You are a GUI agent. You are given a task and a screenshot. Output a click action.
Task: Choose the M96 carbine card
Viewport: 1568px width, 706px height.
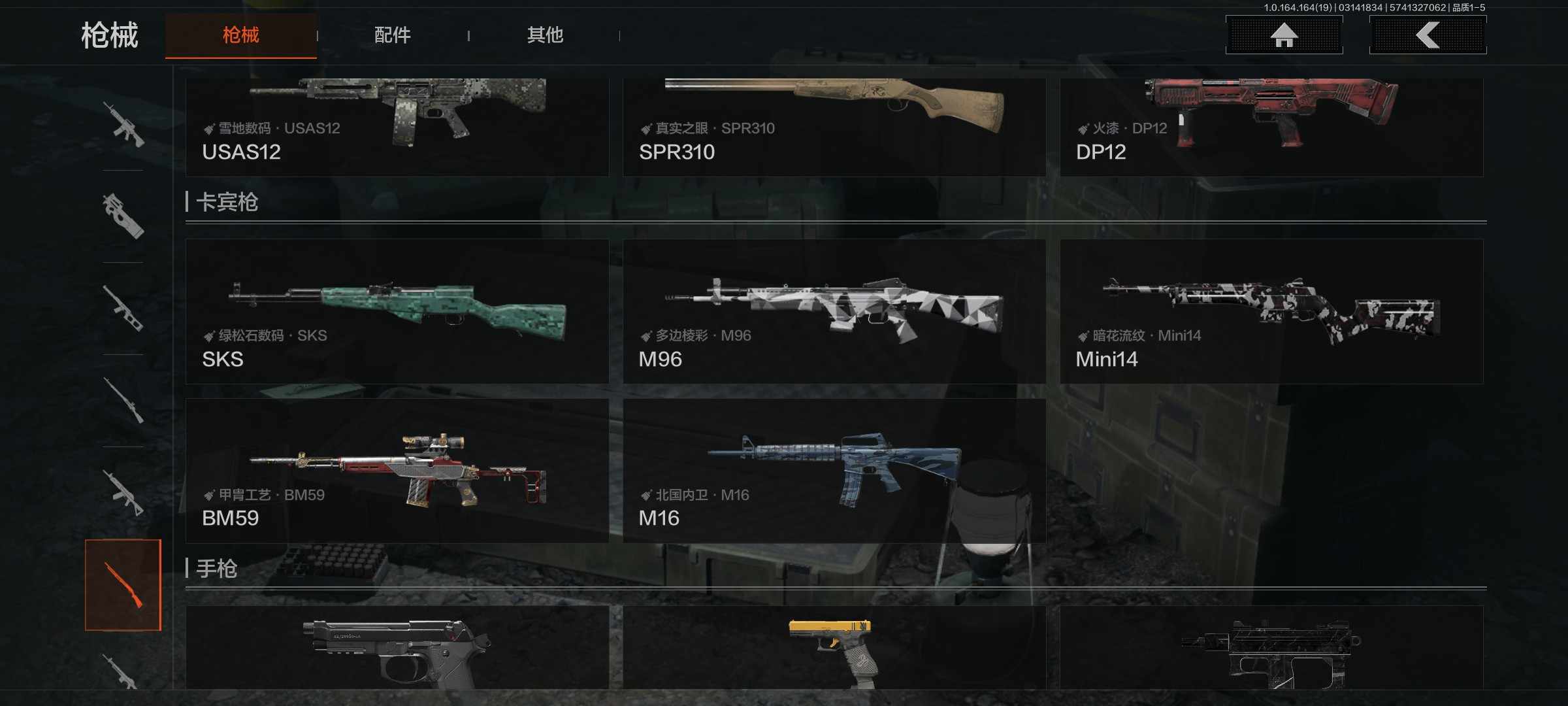pos(834,311)
